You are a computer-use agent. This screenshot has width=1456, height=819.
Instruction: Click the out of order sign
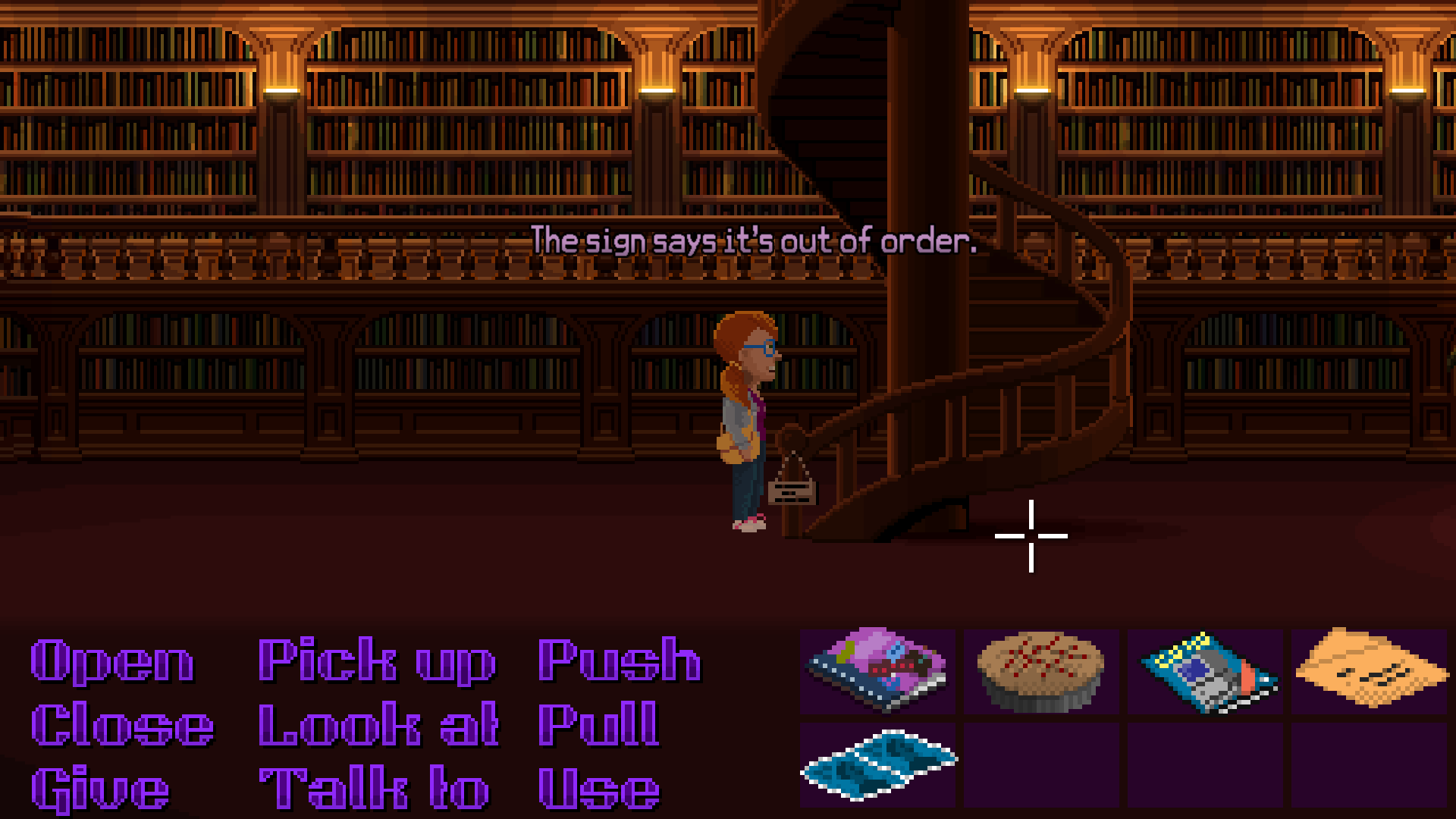point(794,493)
